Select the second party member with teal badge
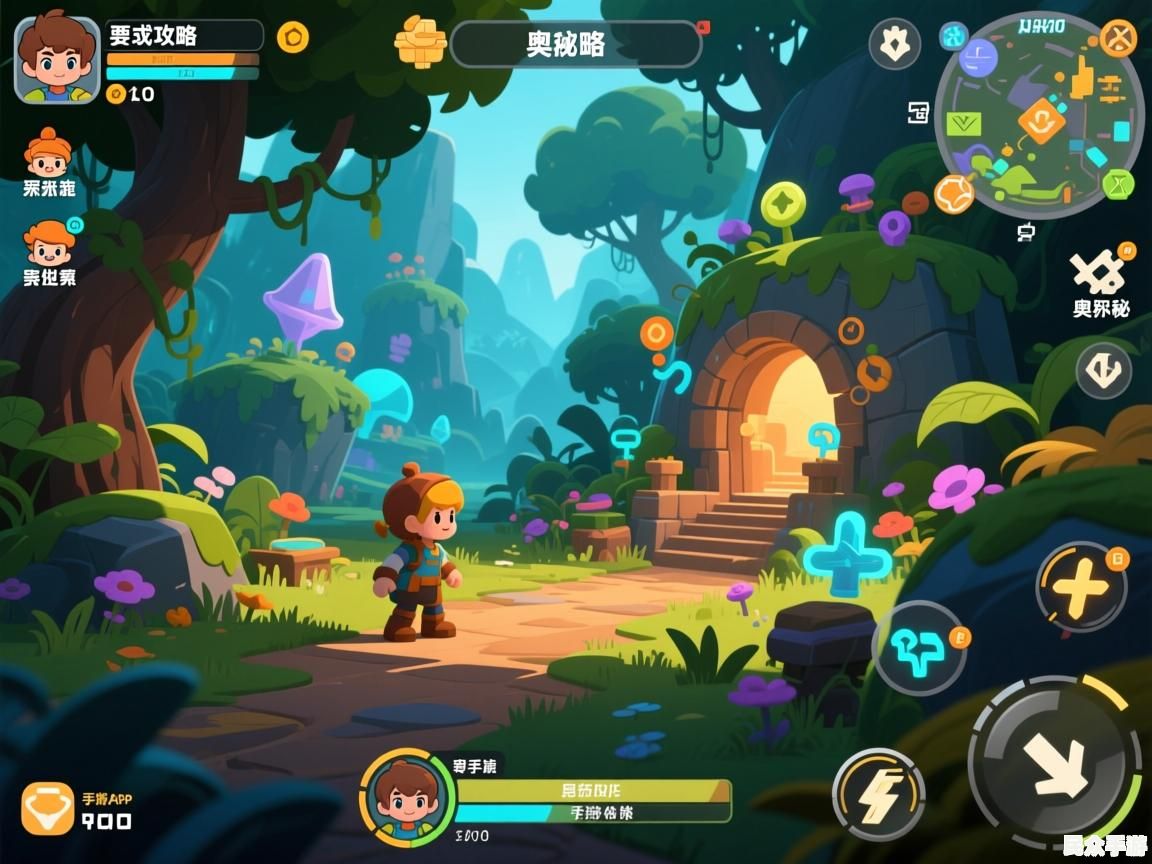The height and width of the screenshot is (864, 1152). 49,243
